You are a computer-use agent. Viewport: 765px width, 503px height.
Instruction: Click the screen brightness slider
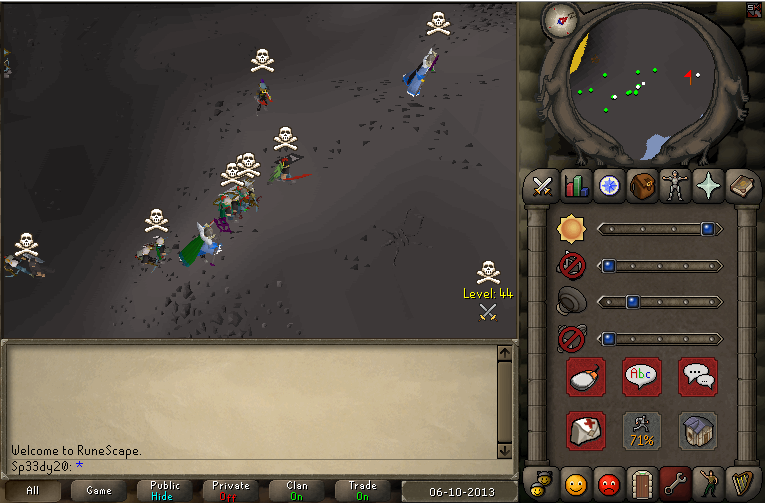point(659,229)
